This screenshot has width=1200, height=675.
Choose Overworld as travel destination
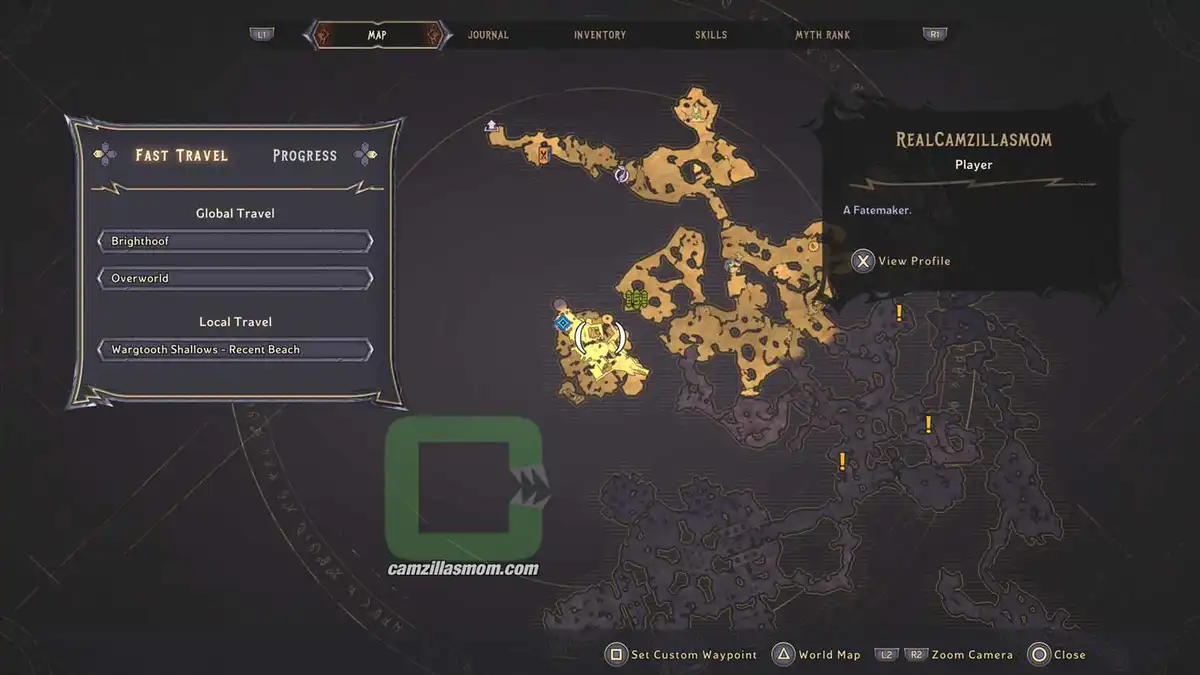tap(235, 278)
